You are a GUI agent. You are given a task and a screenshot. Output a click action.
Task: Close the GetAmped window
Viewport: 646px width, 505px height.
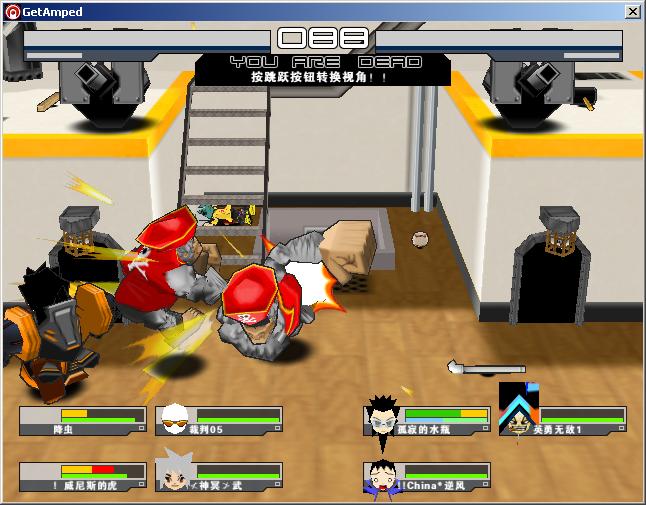(x=632, y=11)
